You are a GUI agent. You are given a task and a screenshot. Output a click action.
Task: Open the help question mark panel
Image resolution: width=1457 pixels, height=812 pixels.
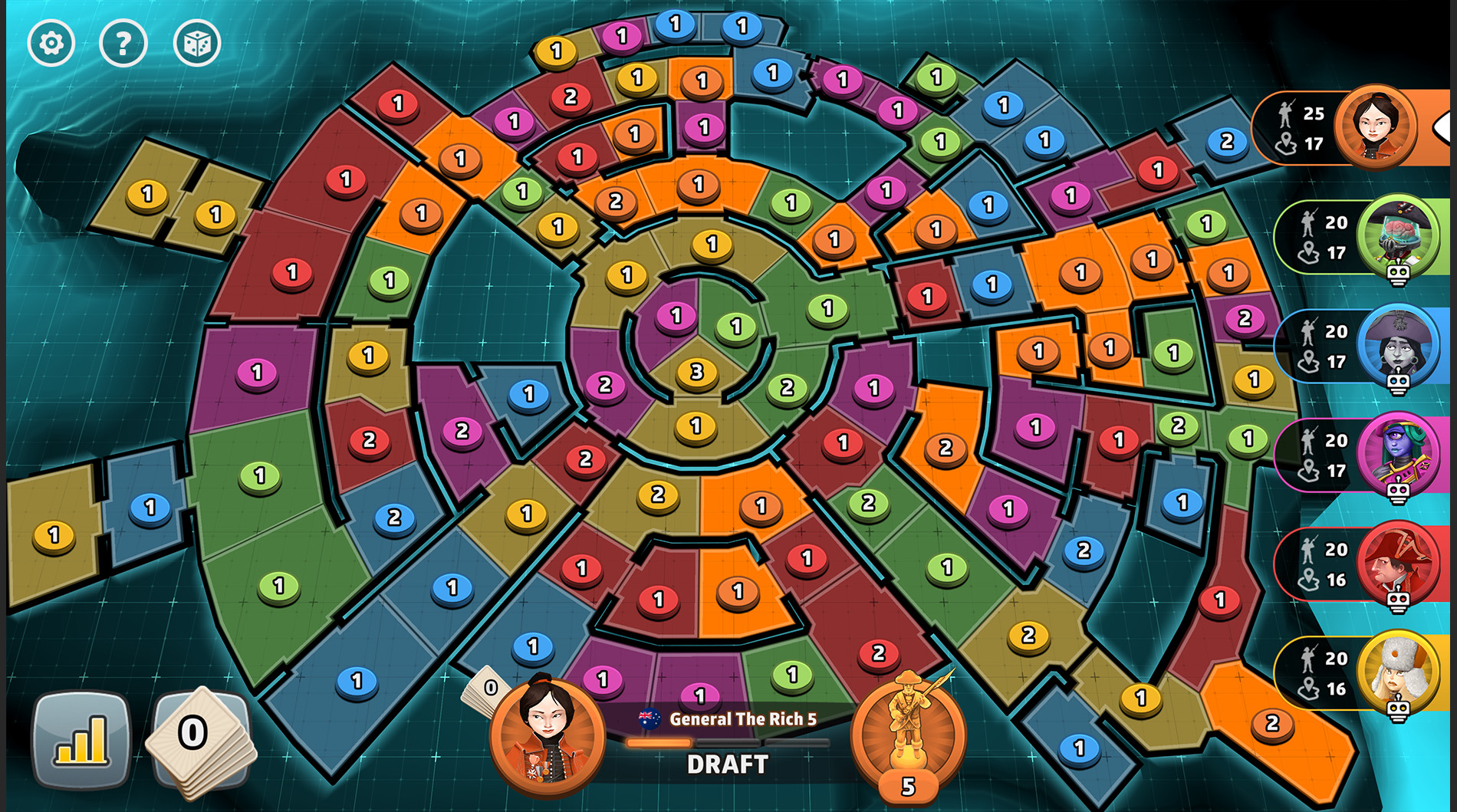(x=123, y=44)
